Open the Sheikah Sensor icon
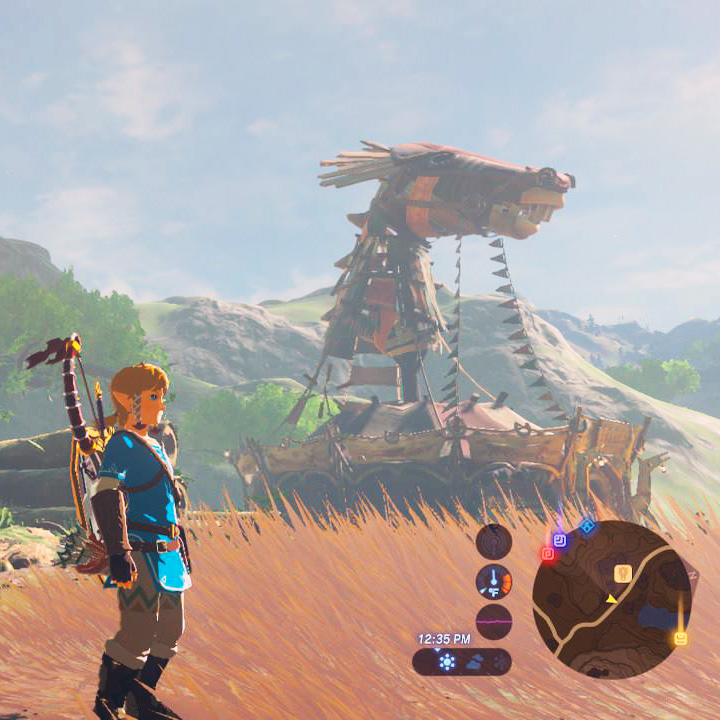720x720 pixels. (493, 541)
